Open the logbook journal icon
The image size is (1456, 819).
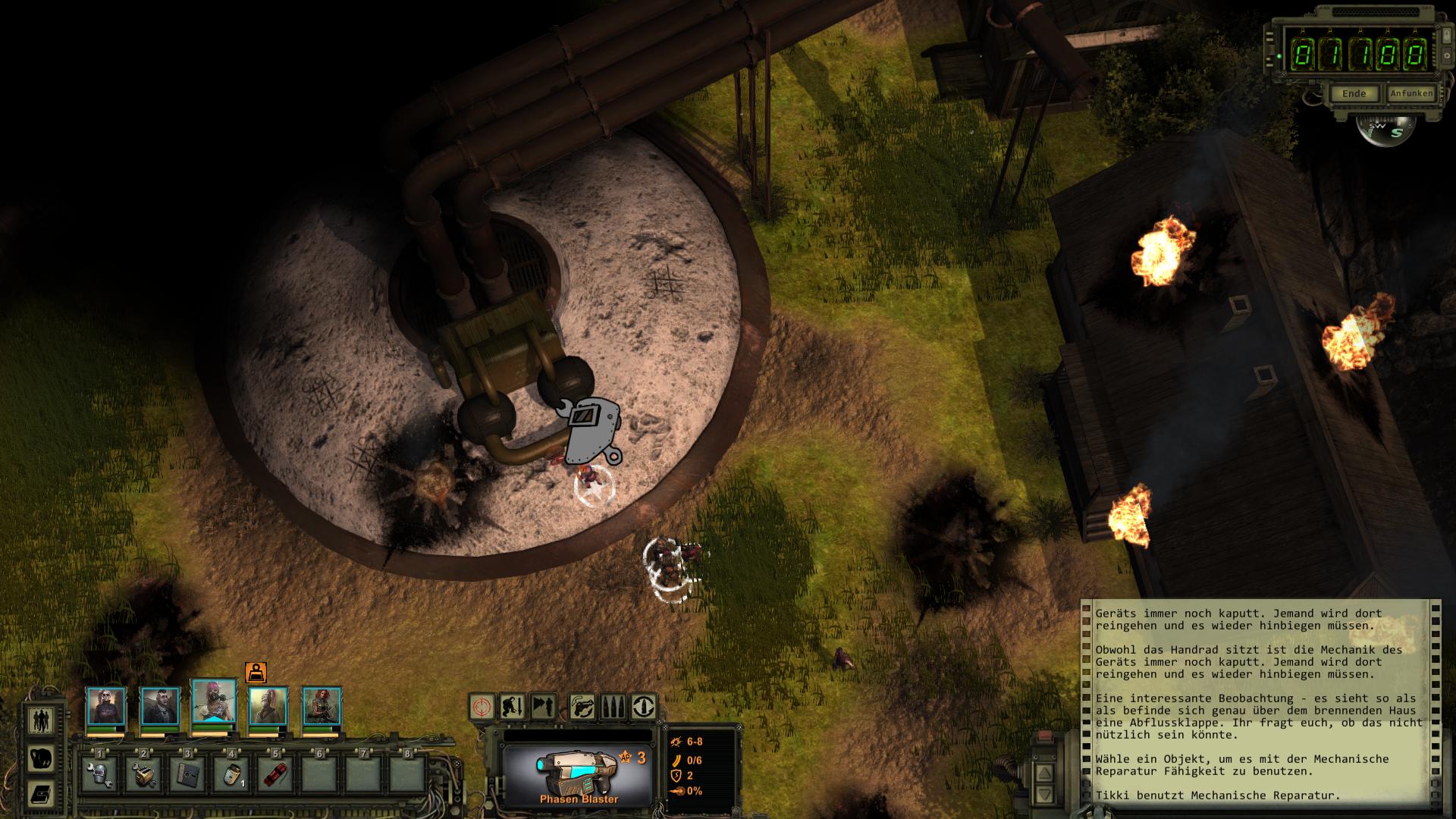tap(40, 794)
